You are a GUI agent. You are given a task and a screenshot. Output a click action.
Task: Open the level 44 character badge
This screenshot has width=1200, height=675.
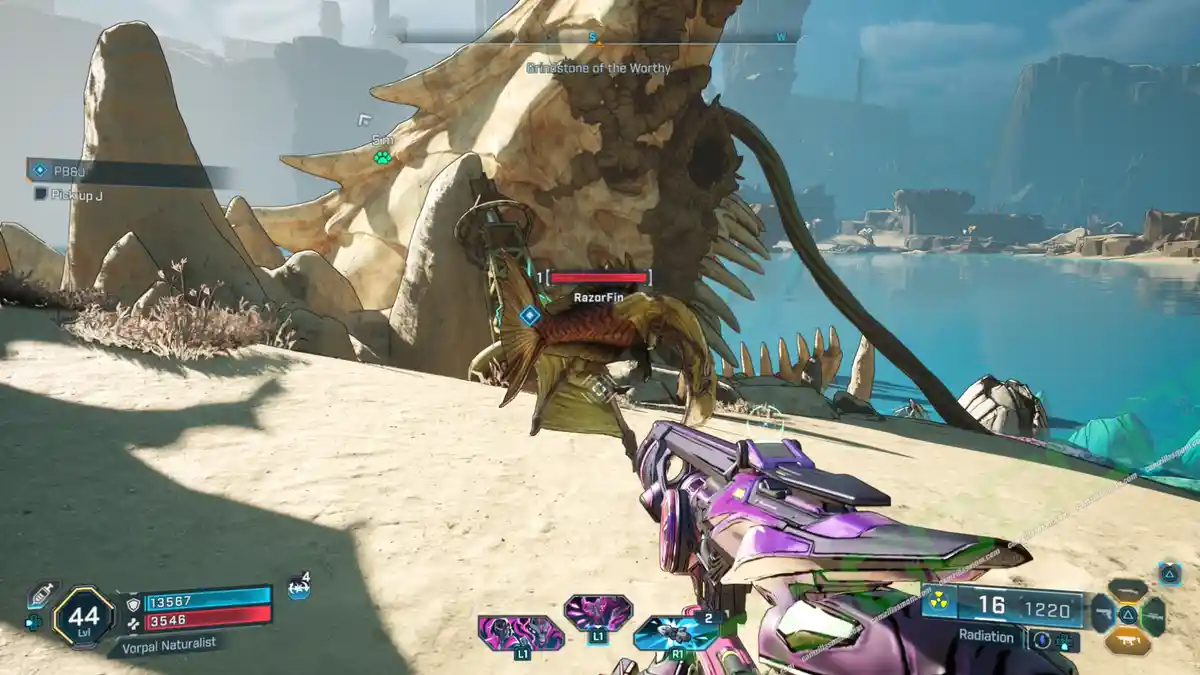(83, 615)
